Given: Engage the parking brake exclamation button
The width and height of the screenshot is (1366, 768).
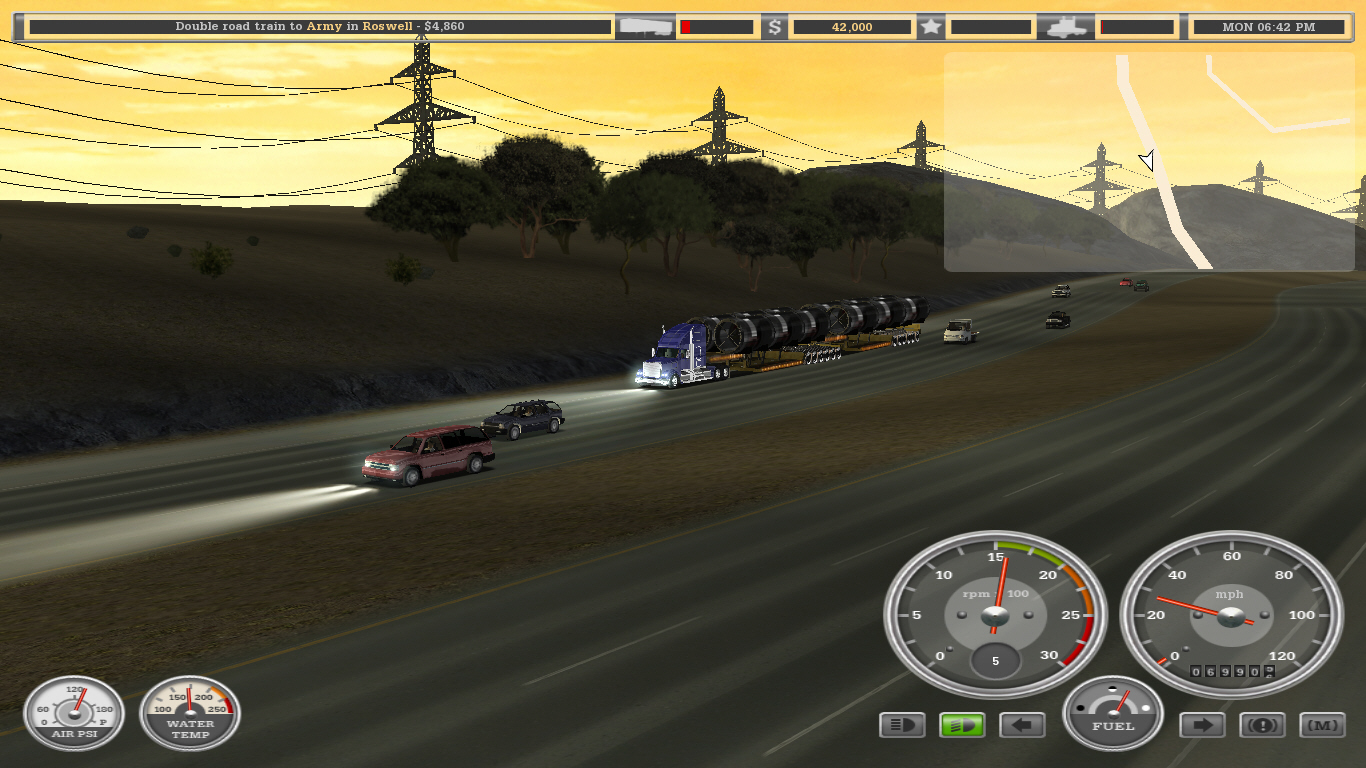Looking at the screenshot, I should [1262, 725].
